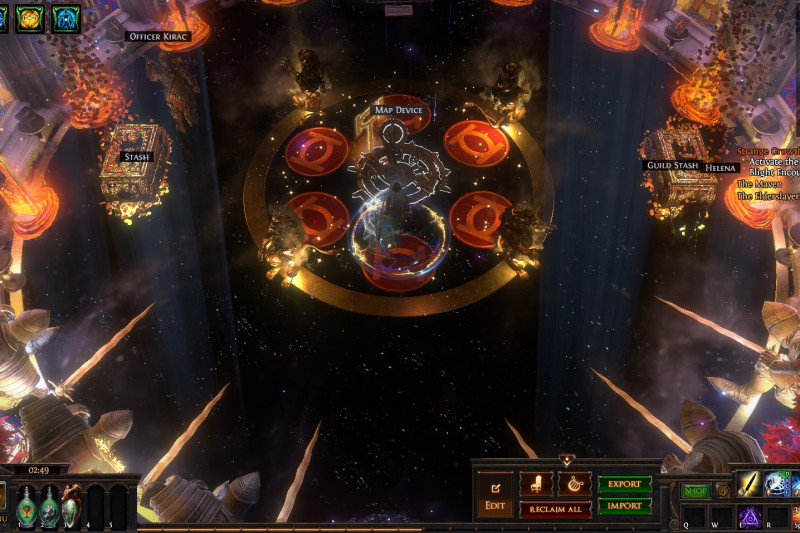This screenshot has width=800, height=533.
Task: Open the Stash label
Action: (x=135, y=156)
